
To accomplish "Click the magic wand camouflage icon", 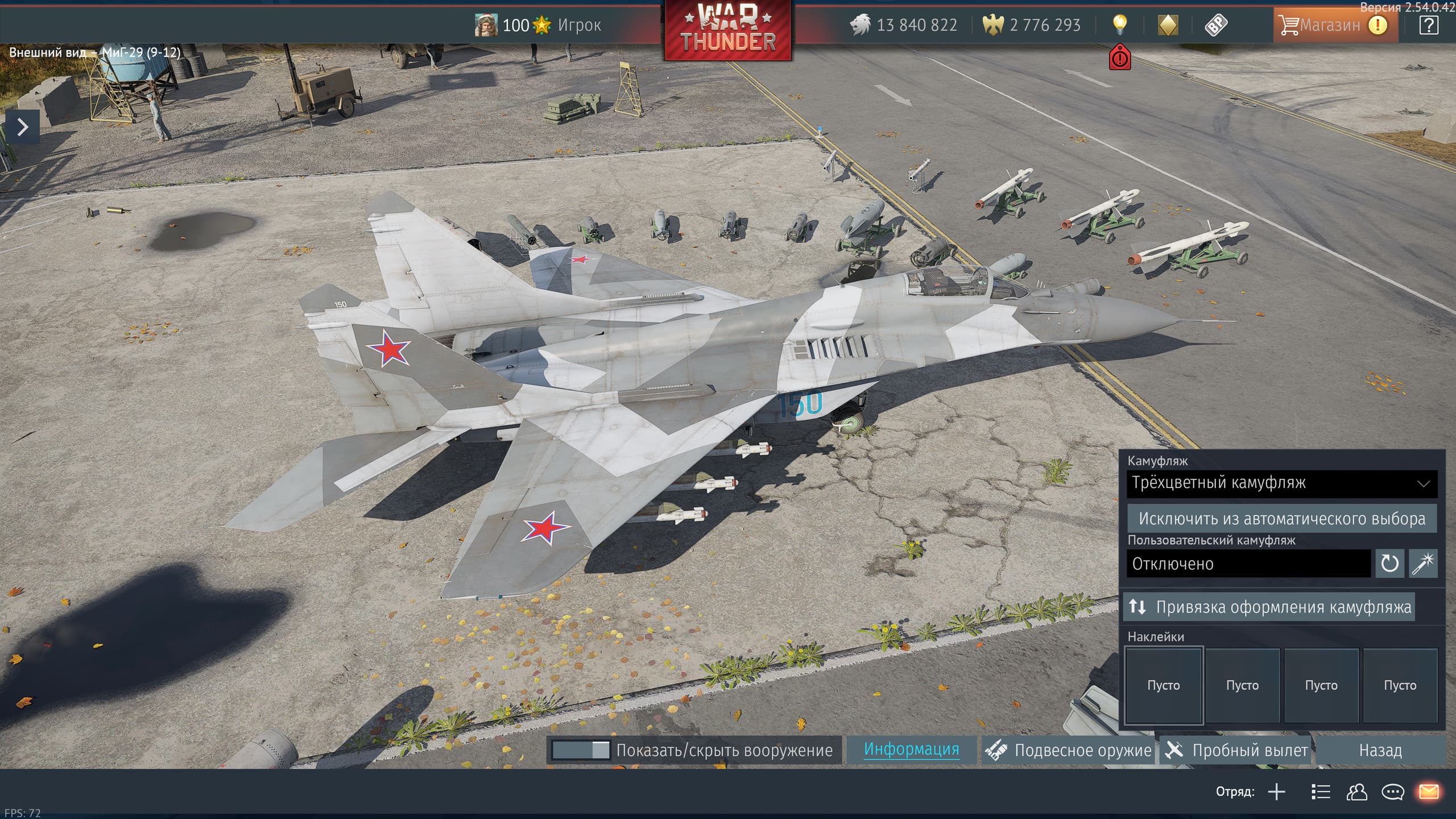I will (1423, 564).
